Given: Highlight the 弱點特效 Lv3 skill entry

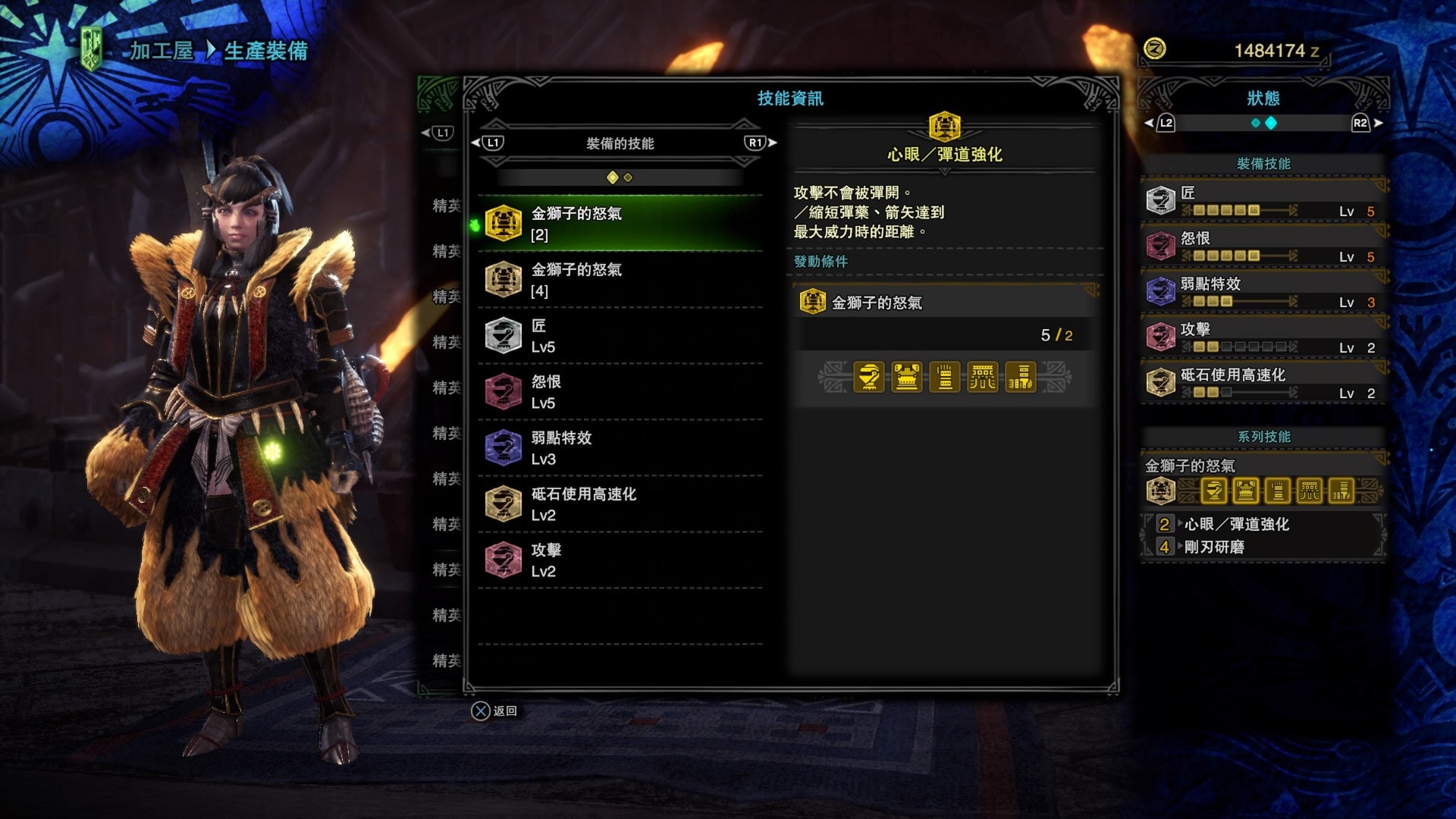Looking at the screenshot, I should tap(620, 448).
